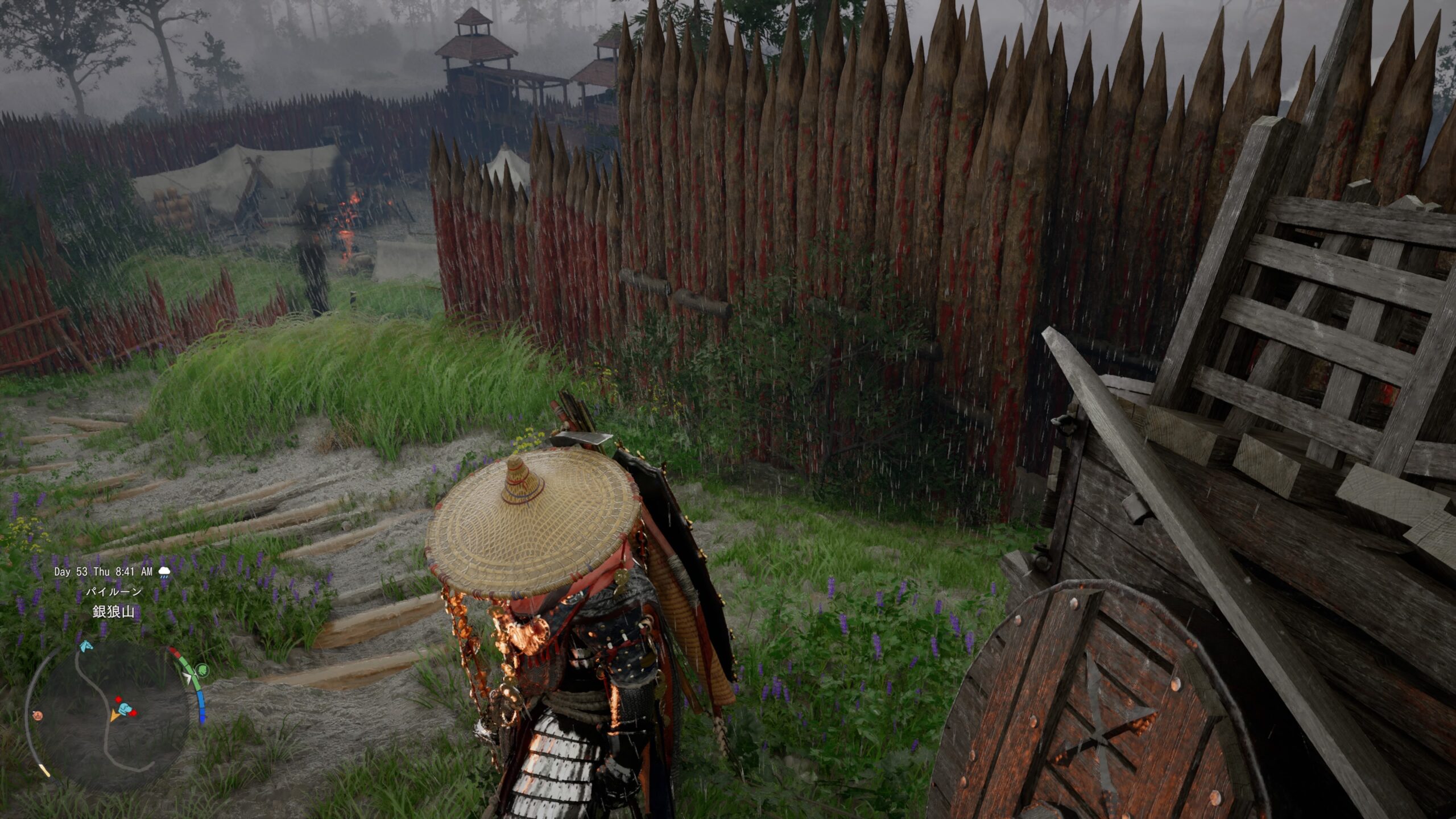Click the orange marker on minimap's left edge
Screen dimensions: 1456x819
pos(38,714)
